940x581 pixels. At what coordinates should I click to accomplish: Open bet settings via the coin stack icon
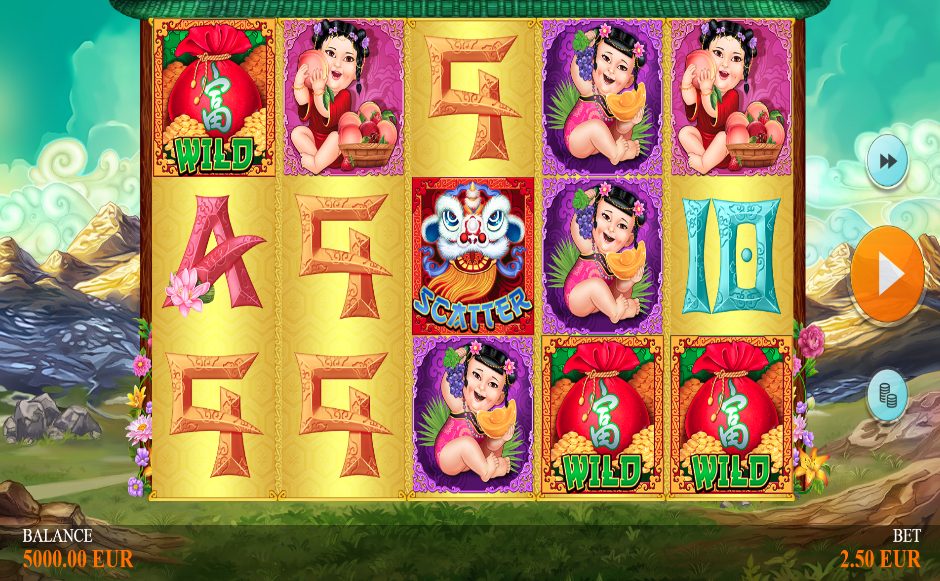coord(886,395)
